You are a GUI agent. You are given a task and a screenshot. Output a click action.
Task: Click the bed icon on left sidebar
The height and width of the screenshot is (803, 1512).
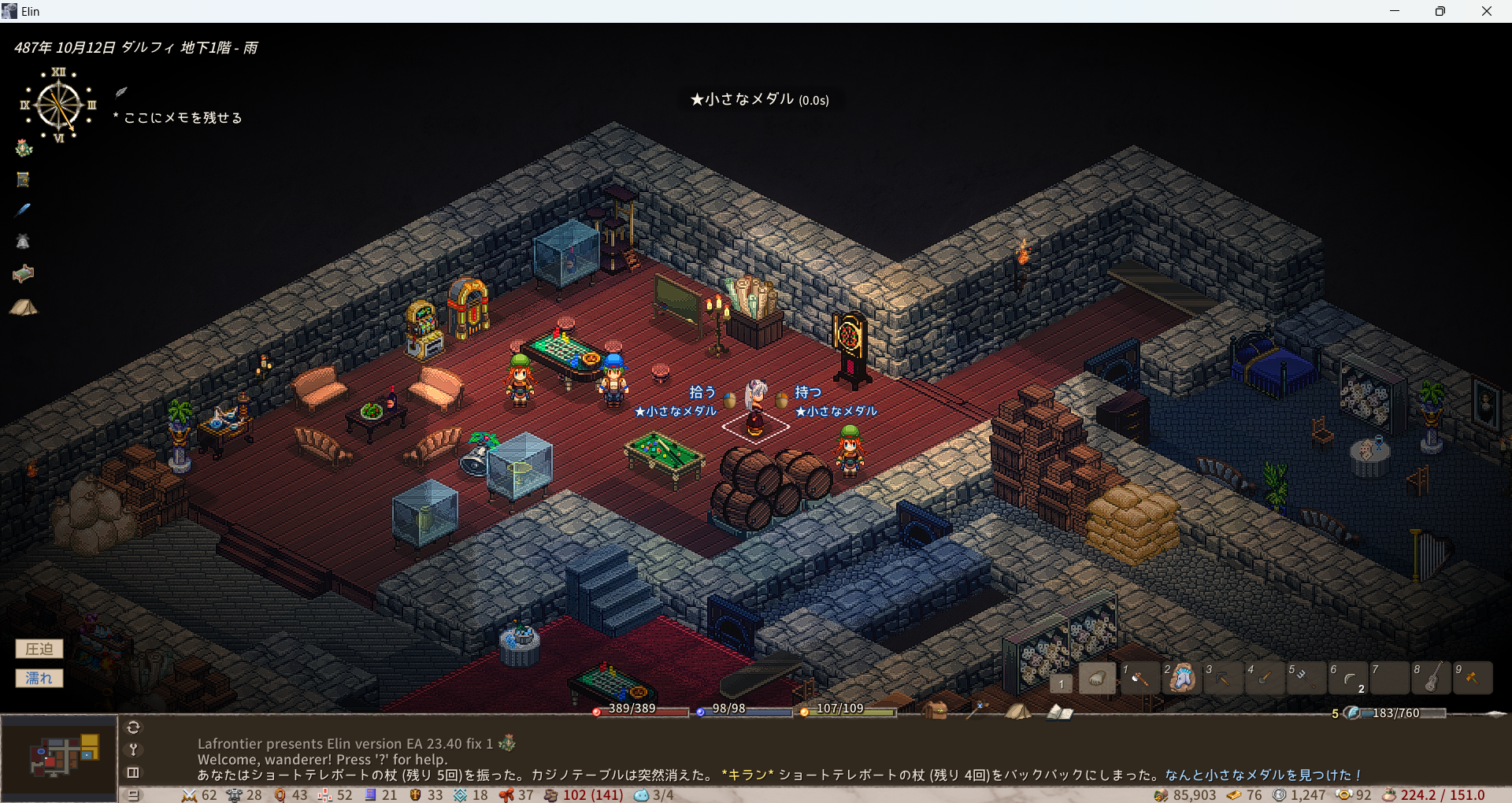(x=24, y=274)
